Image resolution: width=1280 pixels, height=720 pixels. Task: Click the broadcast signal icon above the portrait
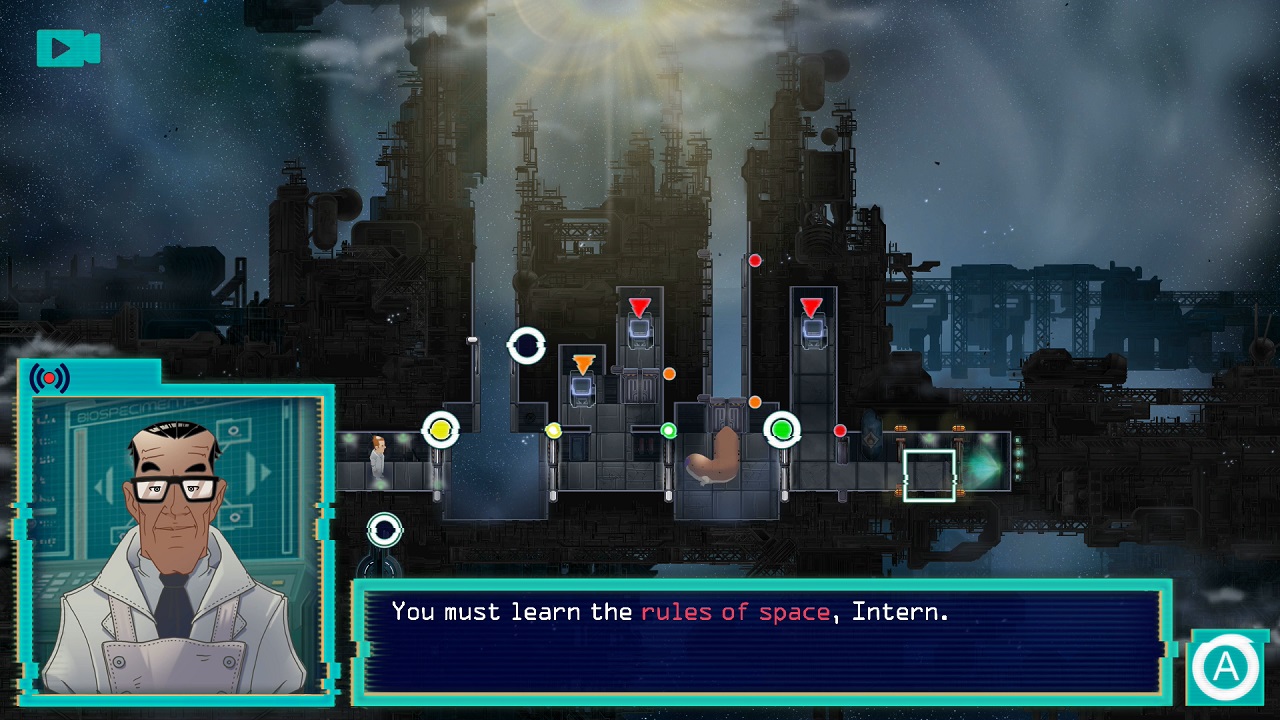49,377
